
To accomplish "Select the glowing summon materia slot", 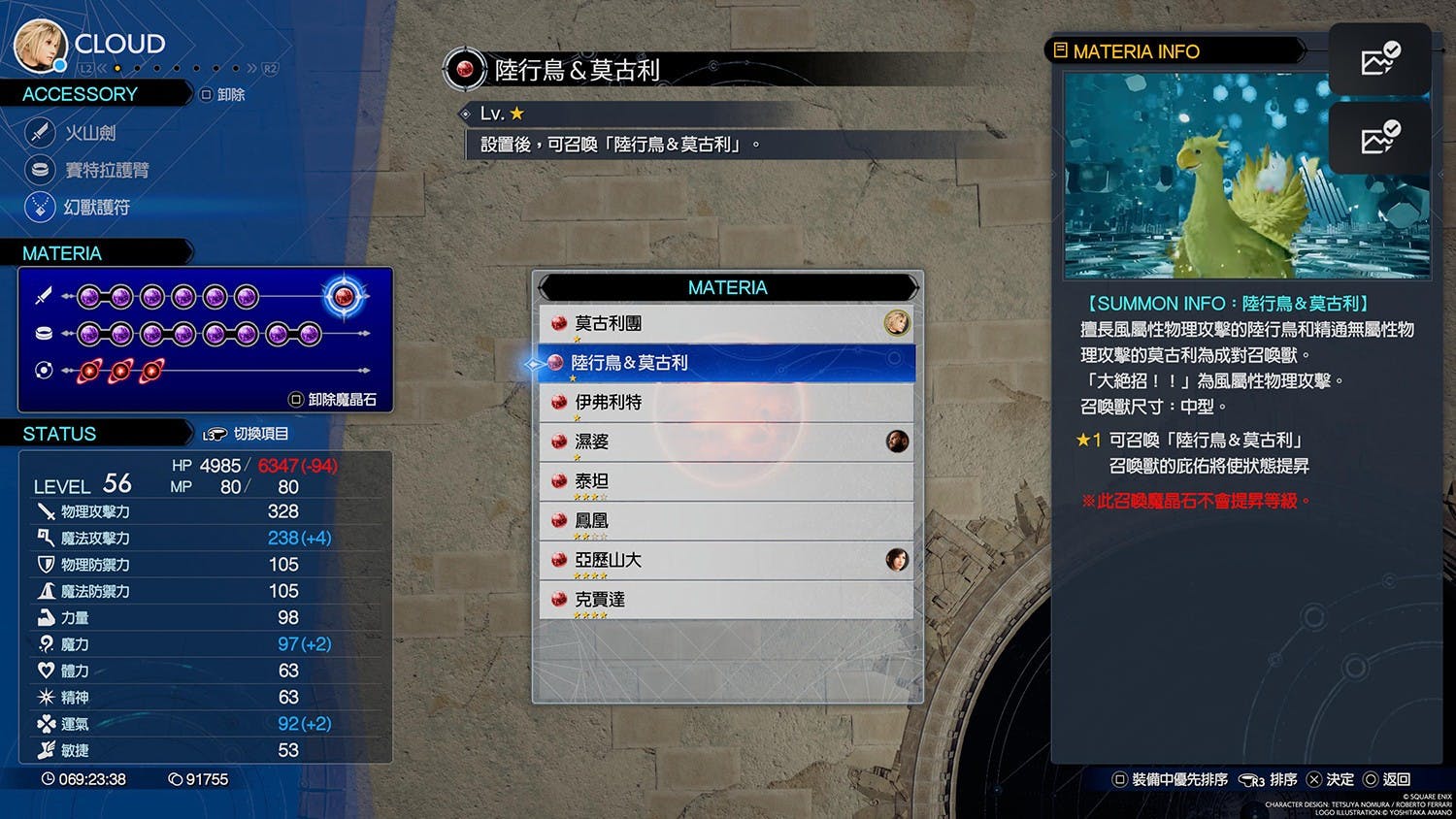I will coord(344,296).
